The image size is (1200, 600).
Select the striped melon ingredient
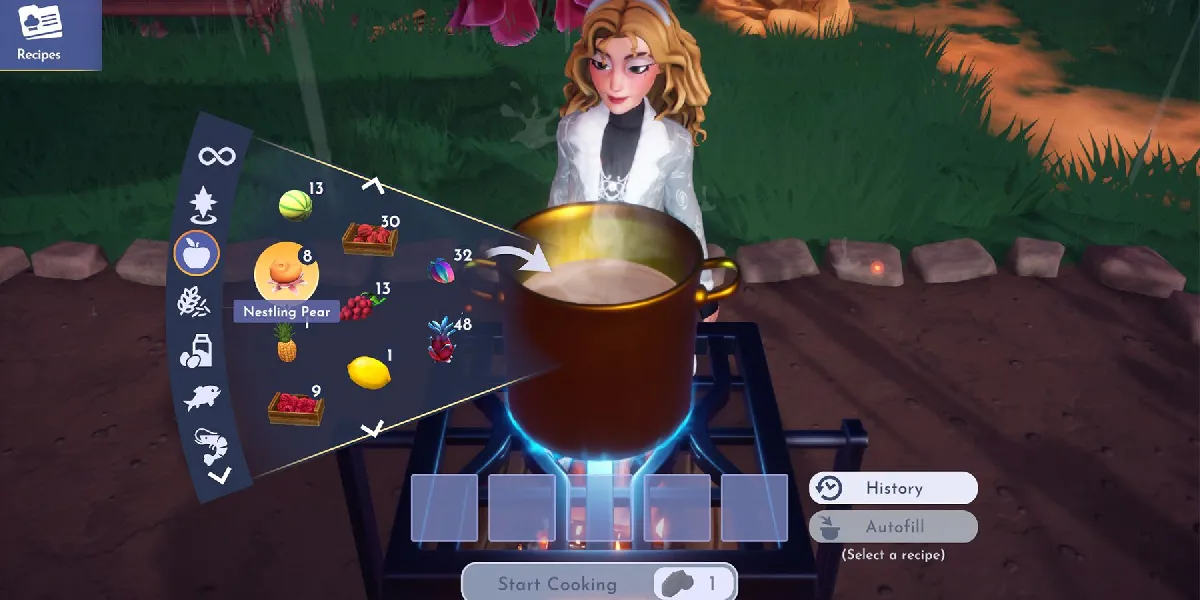click(295, 206)
